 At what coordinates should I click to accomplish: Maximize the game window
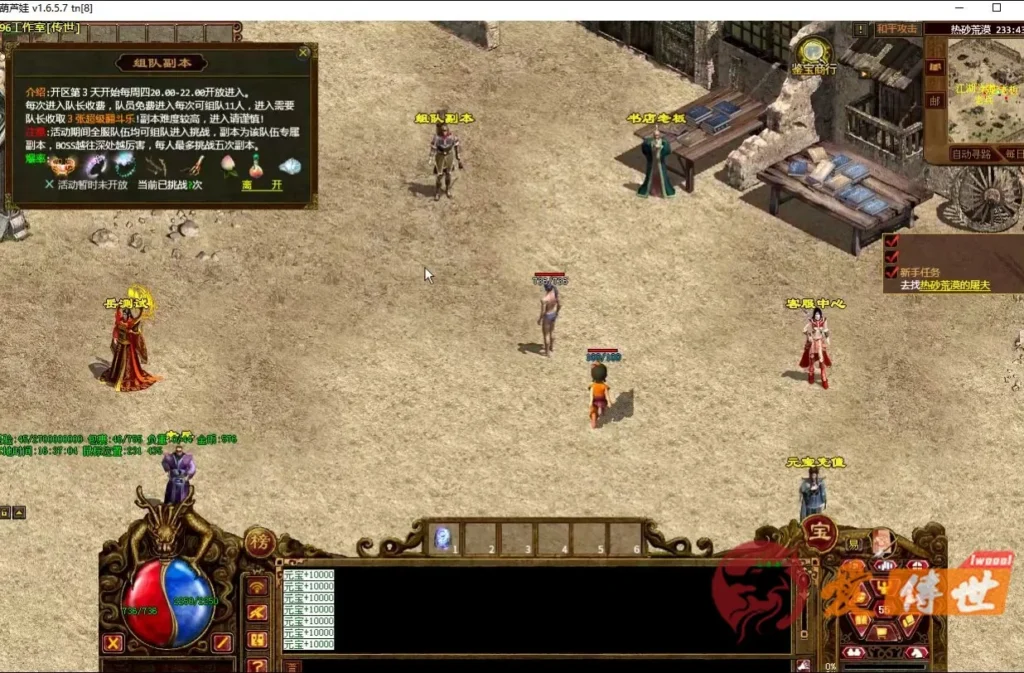click(x=996, y=8)
